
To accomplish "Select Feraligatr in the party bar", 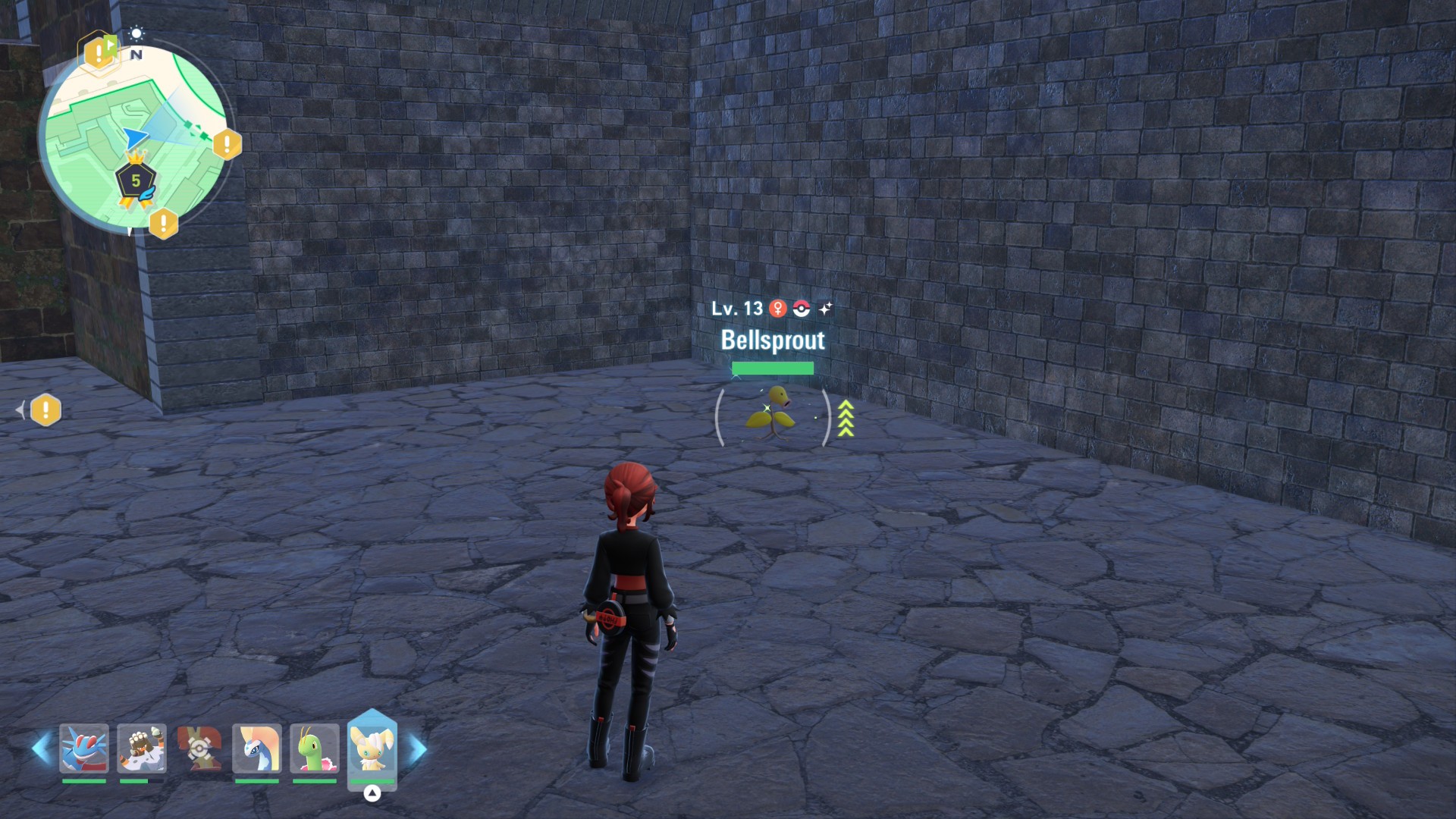I will coord(84,749).
